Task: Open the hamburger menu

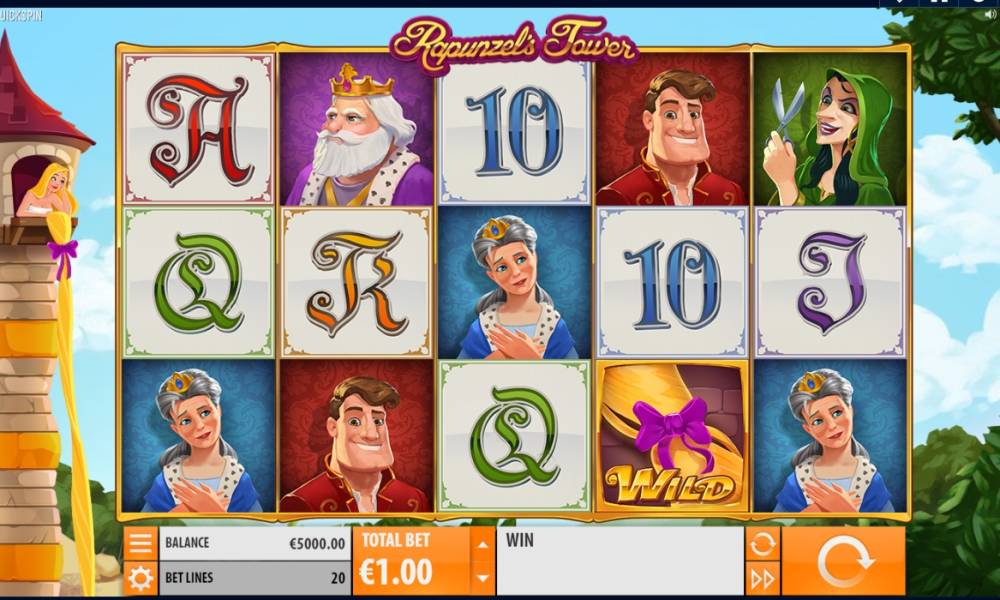Action: 141,544
